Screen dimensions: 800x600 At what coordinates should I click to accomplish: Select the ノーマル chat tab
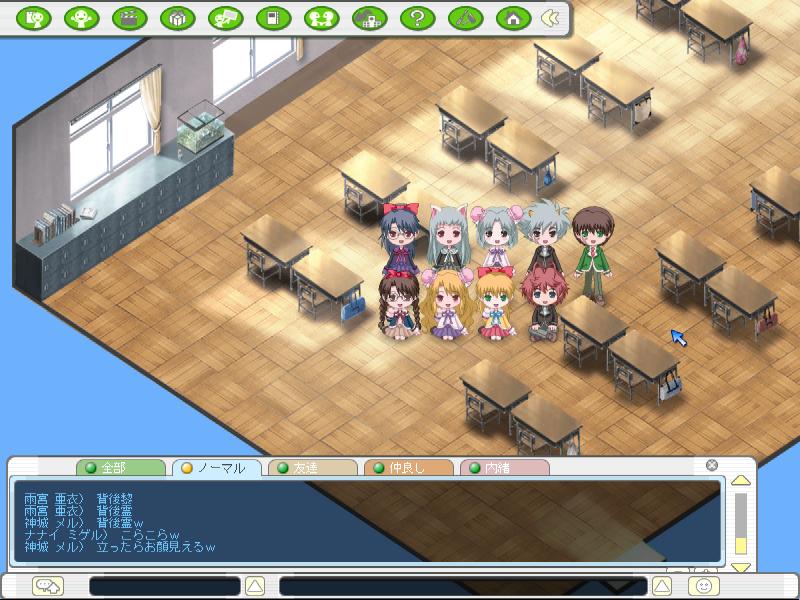tap(216, 468)
